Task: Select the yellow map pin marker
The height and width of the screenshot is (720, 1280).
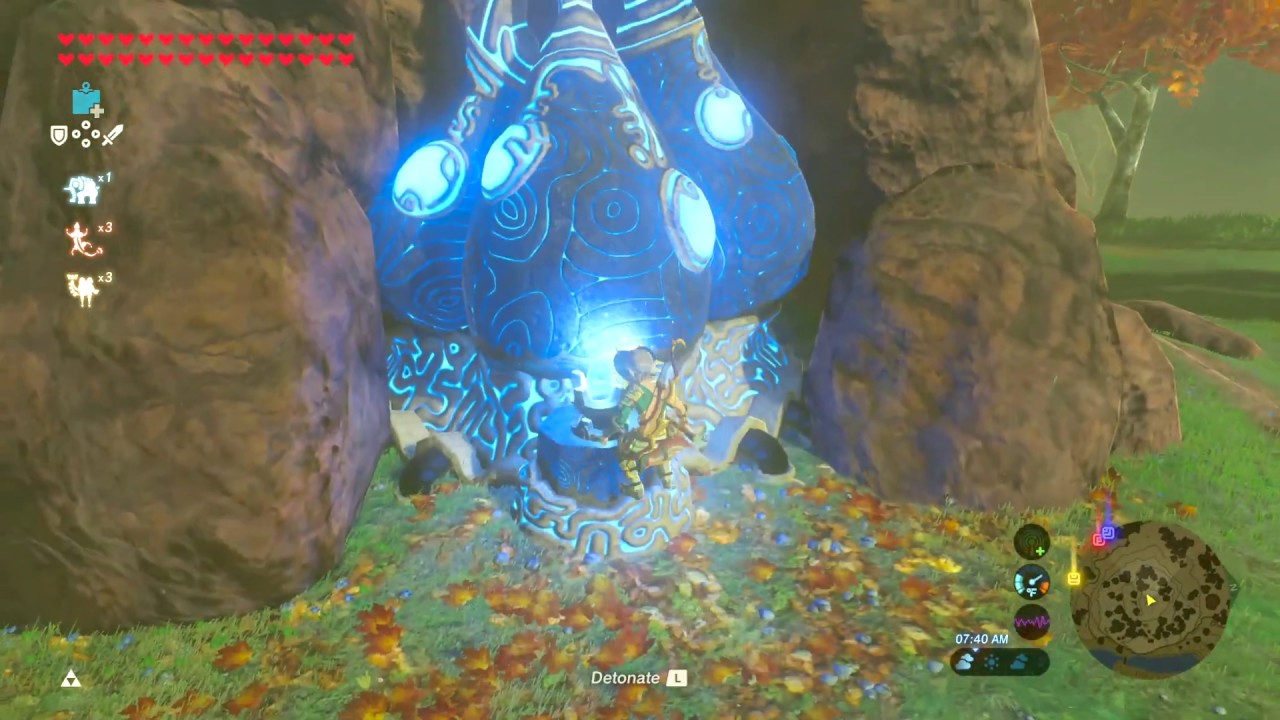Action: (1074, 578)
